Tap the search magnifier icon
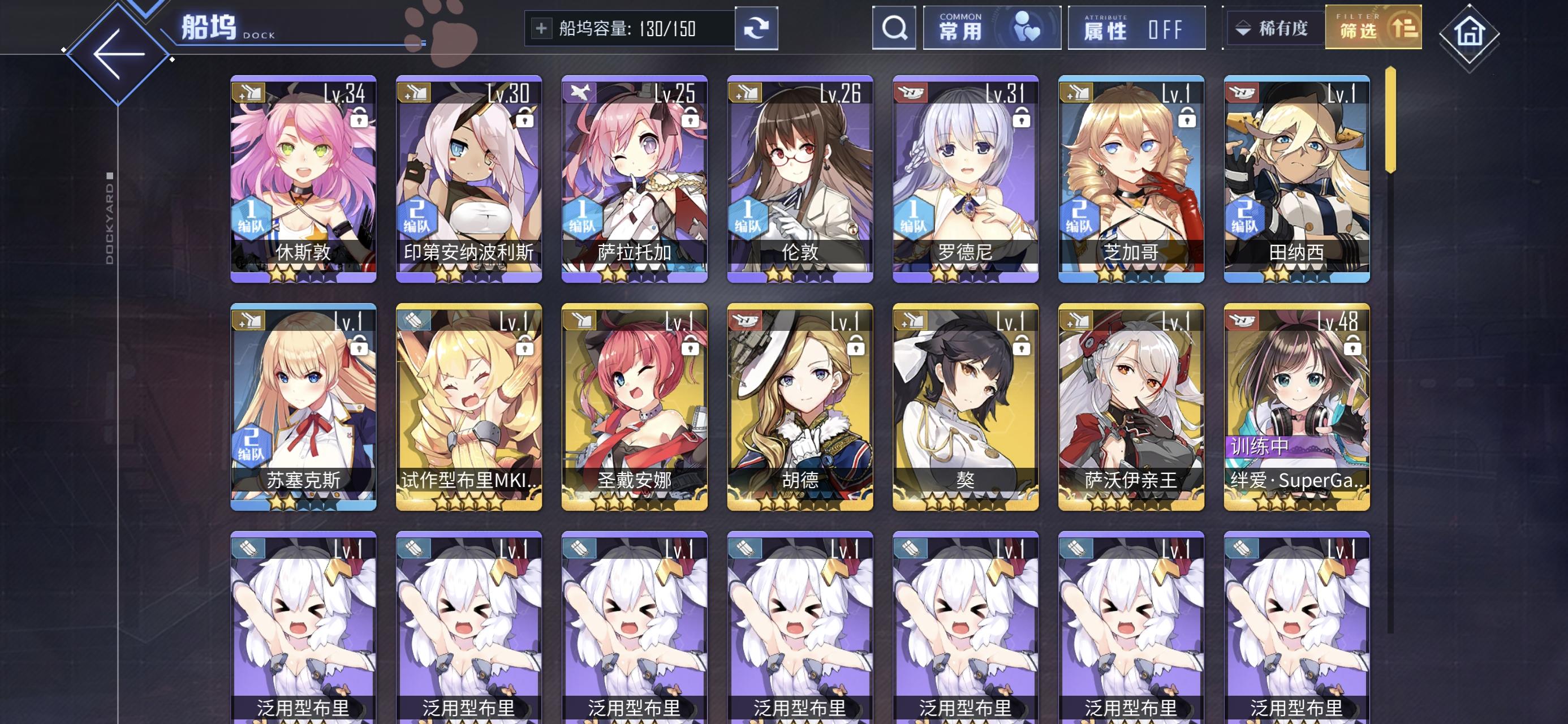The image size is (1568, 724). [894, 27]
